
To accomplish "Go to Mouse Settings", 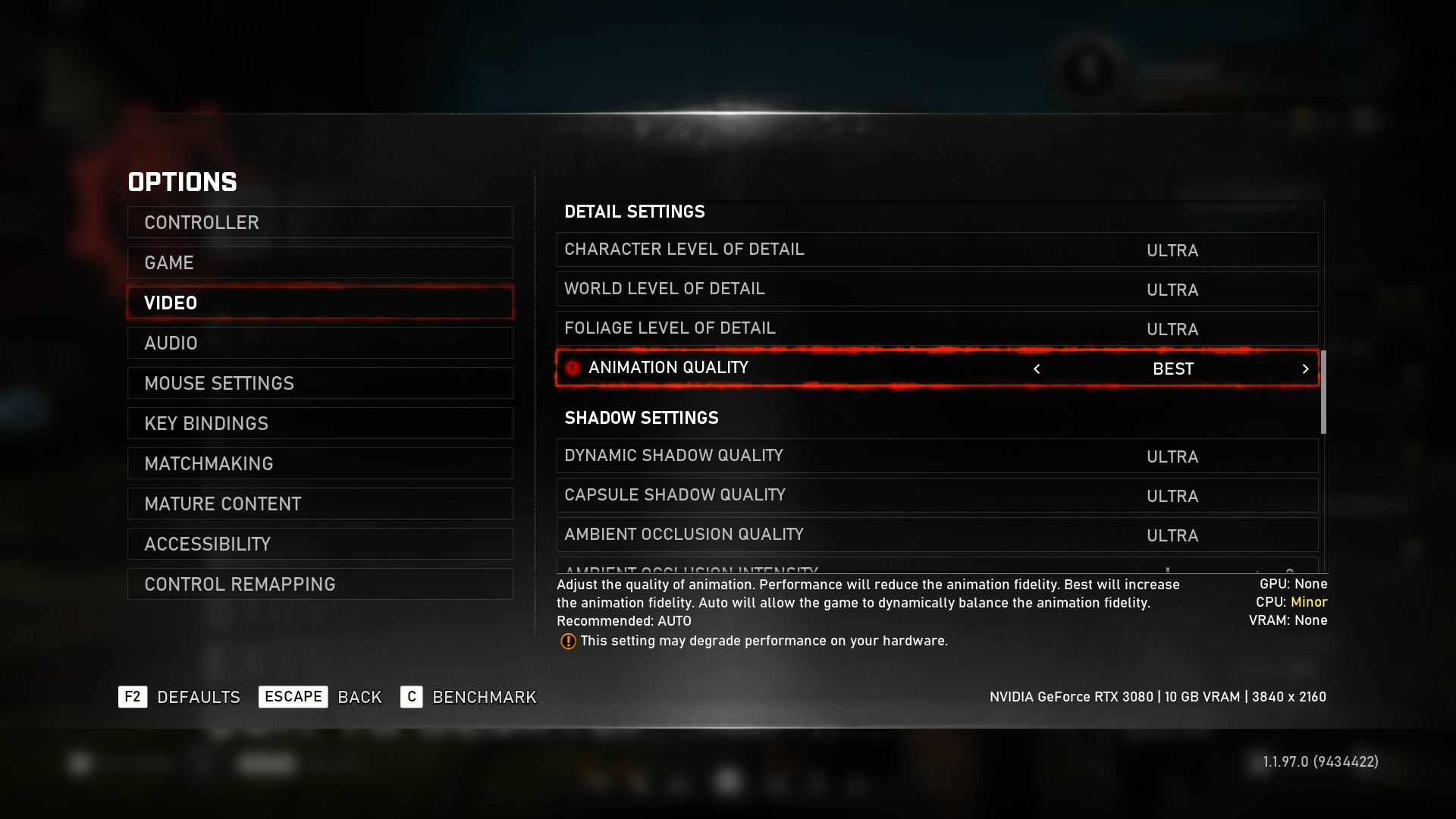I will coord(320,383).
